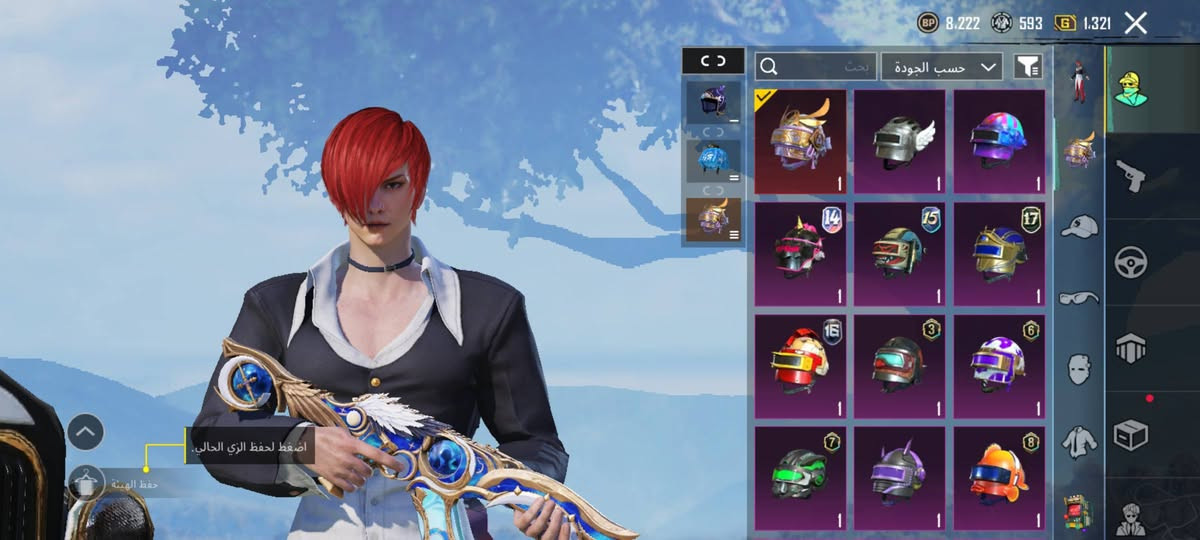Image resolution: width=1200 pixels, height=540 pixels.
Task: Choose the purple and cyan tie-dye helmet
Action: [x=999, y=141]
